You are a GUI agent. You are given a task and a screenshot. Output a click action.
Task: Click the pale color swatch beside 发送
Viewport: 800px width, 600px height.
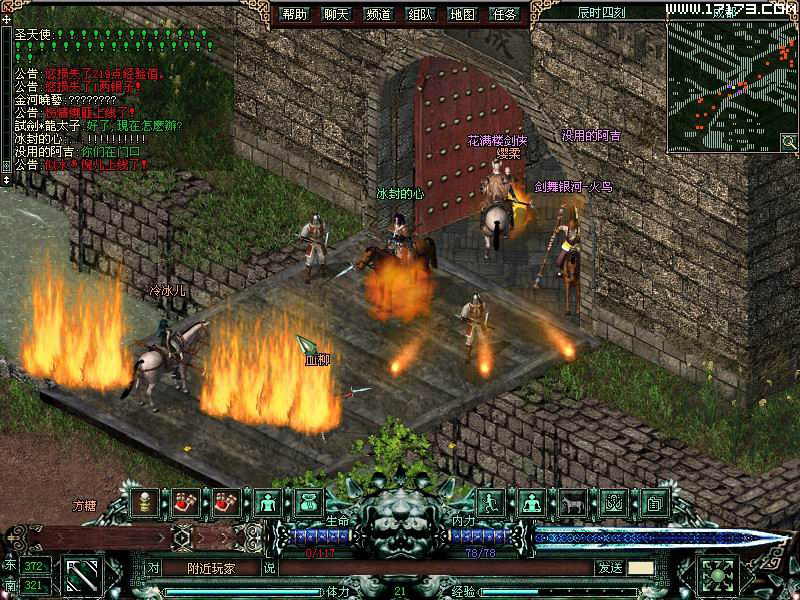640,567
